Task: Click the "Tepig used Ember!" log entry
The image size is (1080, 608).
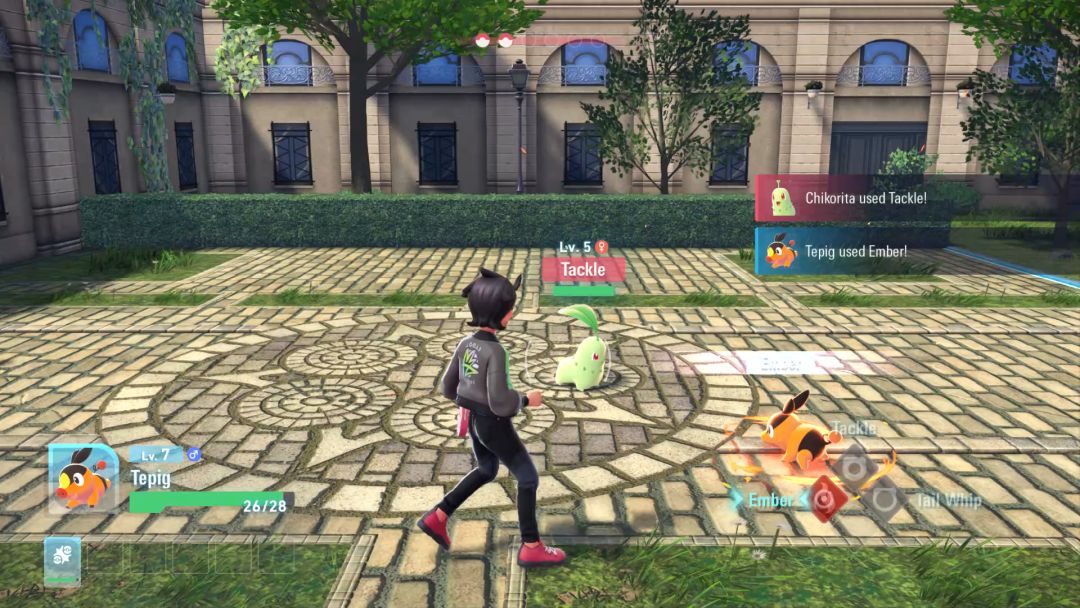Action: click(x=851, y=252)
